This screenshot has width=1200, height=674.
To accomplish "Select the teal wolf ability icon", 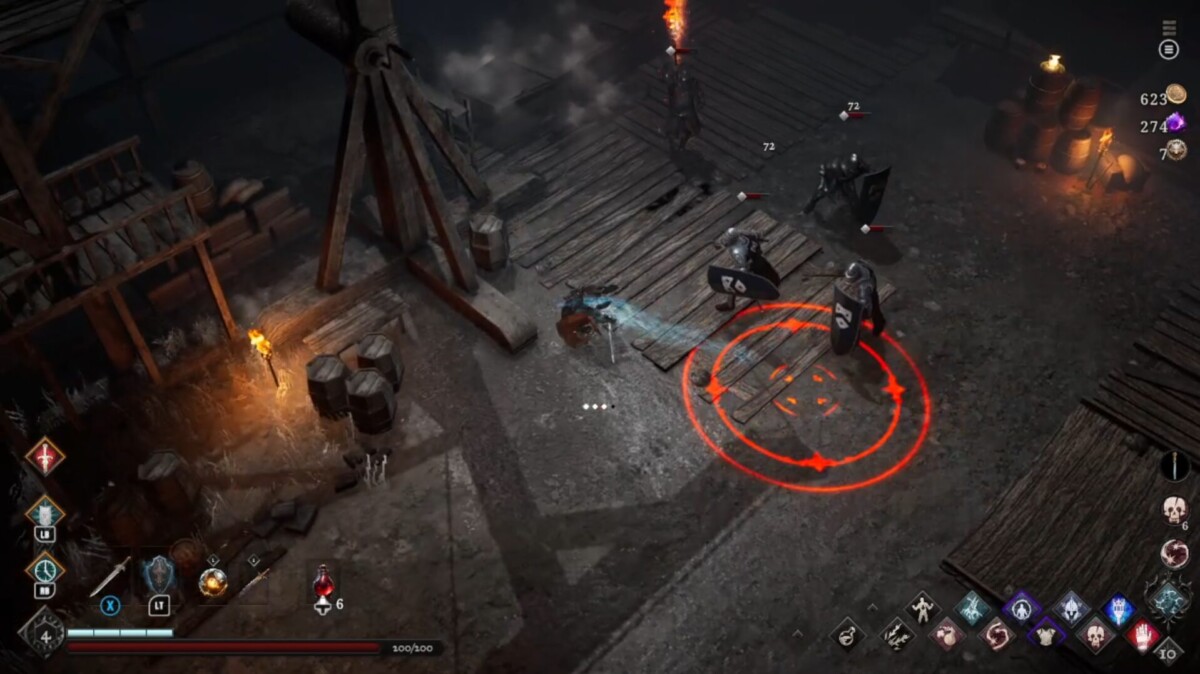I will coord(45,513).
